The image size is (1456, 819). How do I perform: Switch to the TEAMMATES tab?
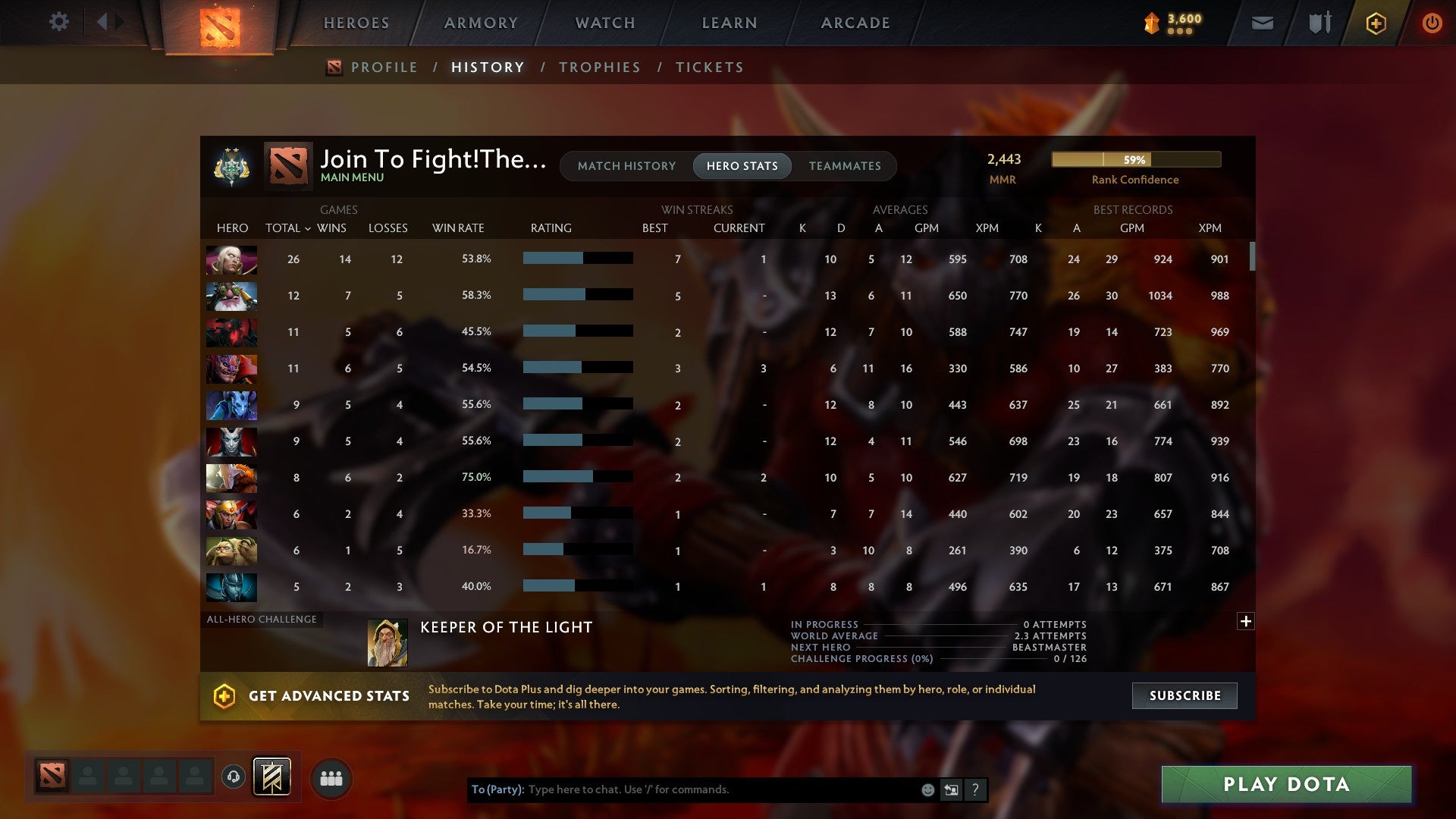[x=844, y=166]
